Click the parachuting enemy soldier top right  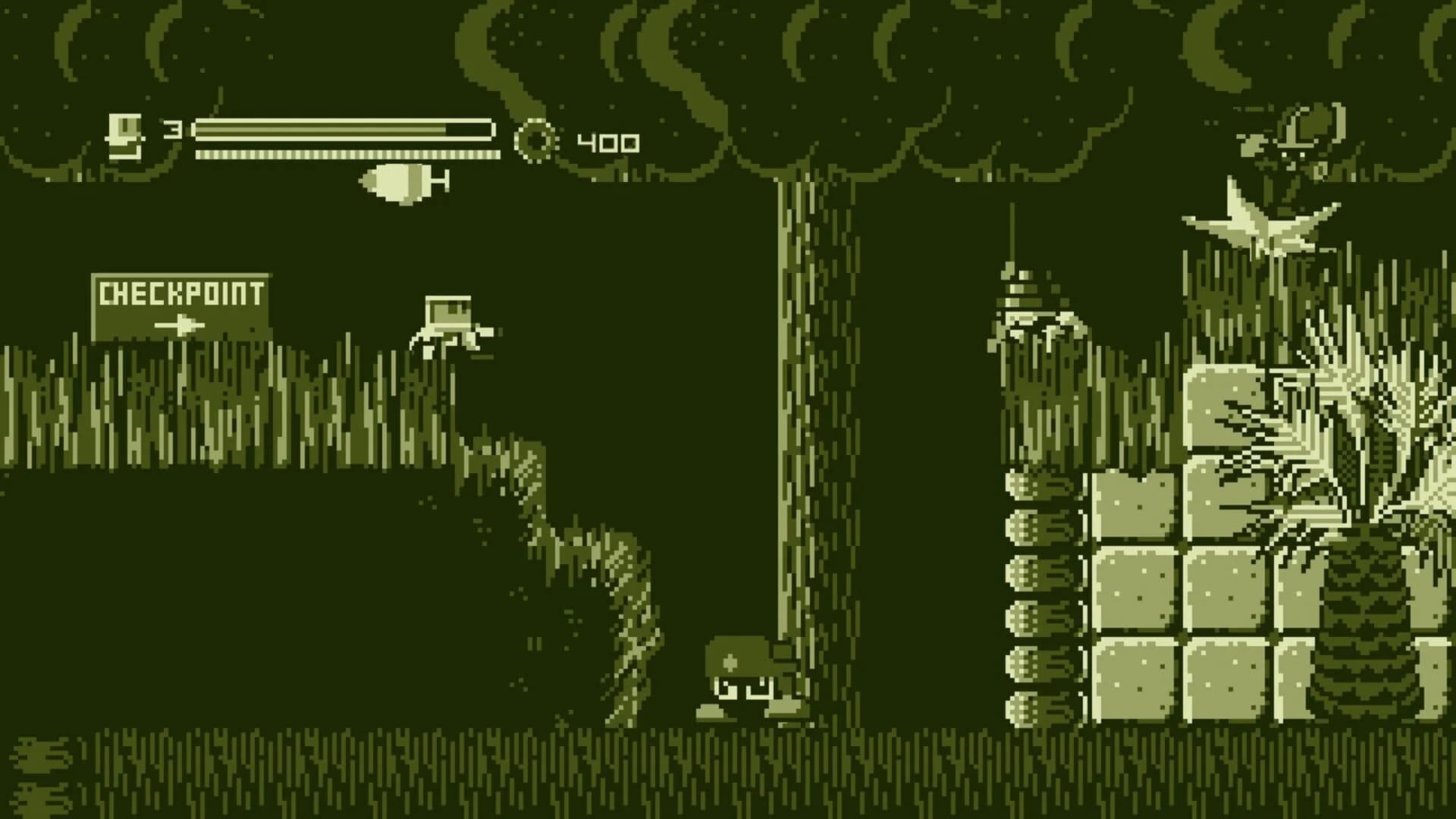tap(1304, 144)
